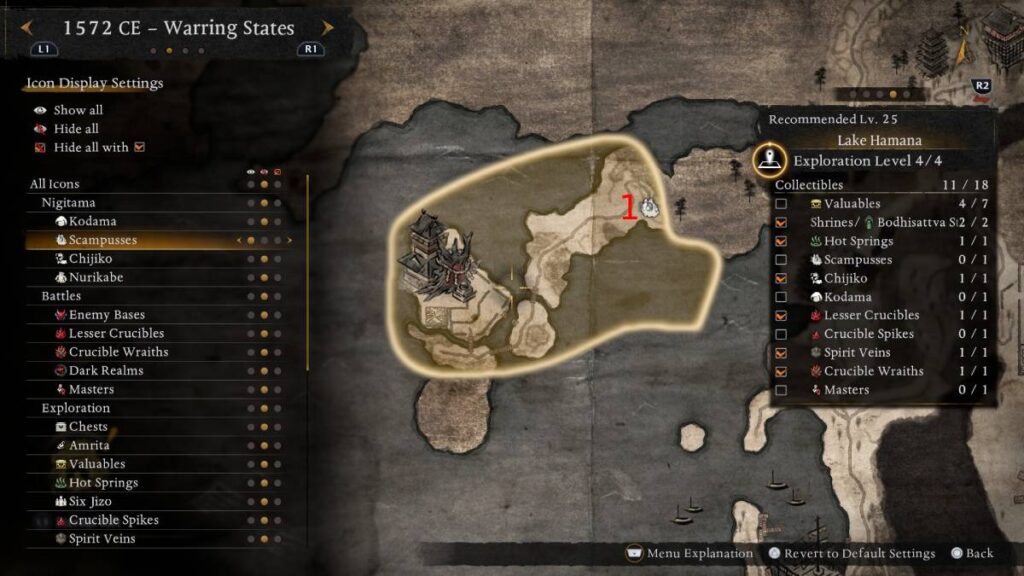Screen dimensions: 1024x576
Task: Select the Show all display option
Action: (x=78, y=110)
